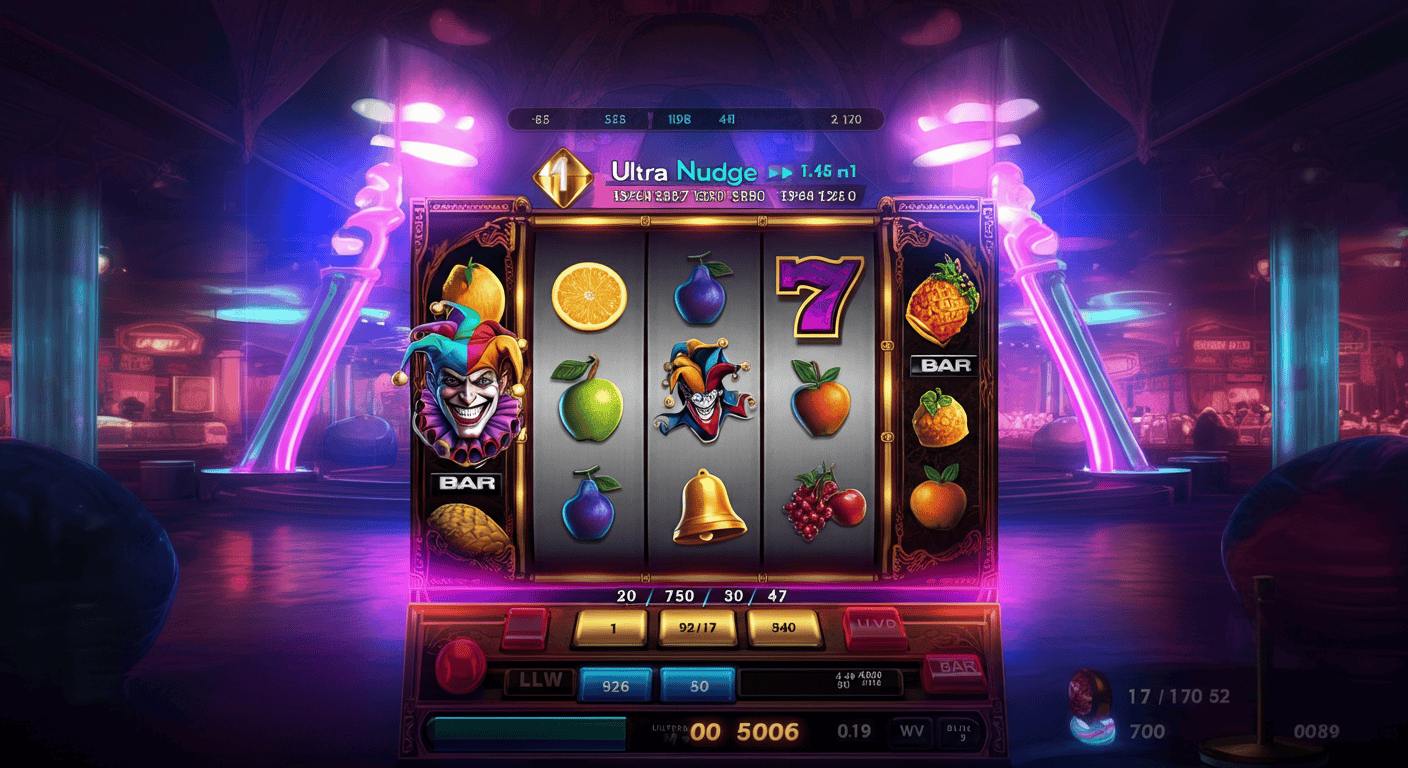
Task: Click the red LIVD button
Action: pos(875,627)
